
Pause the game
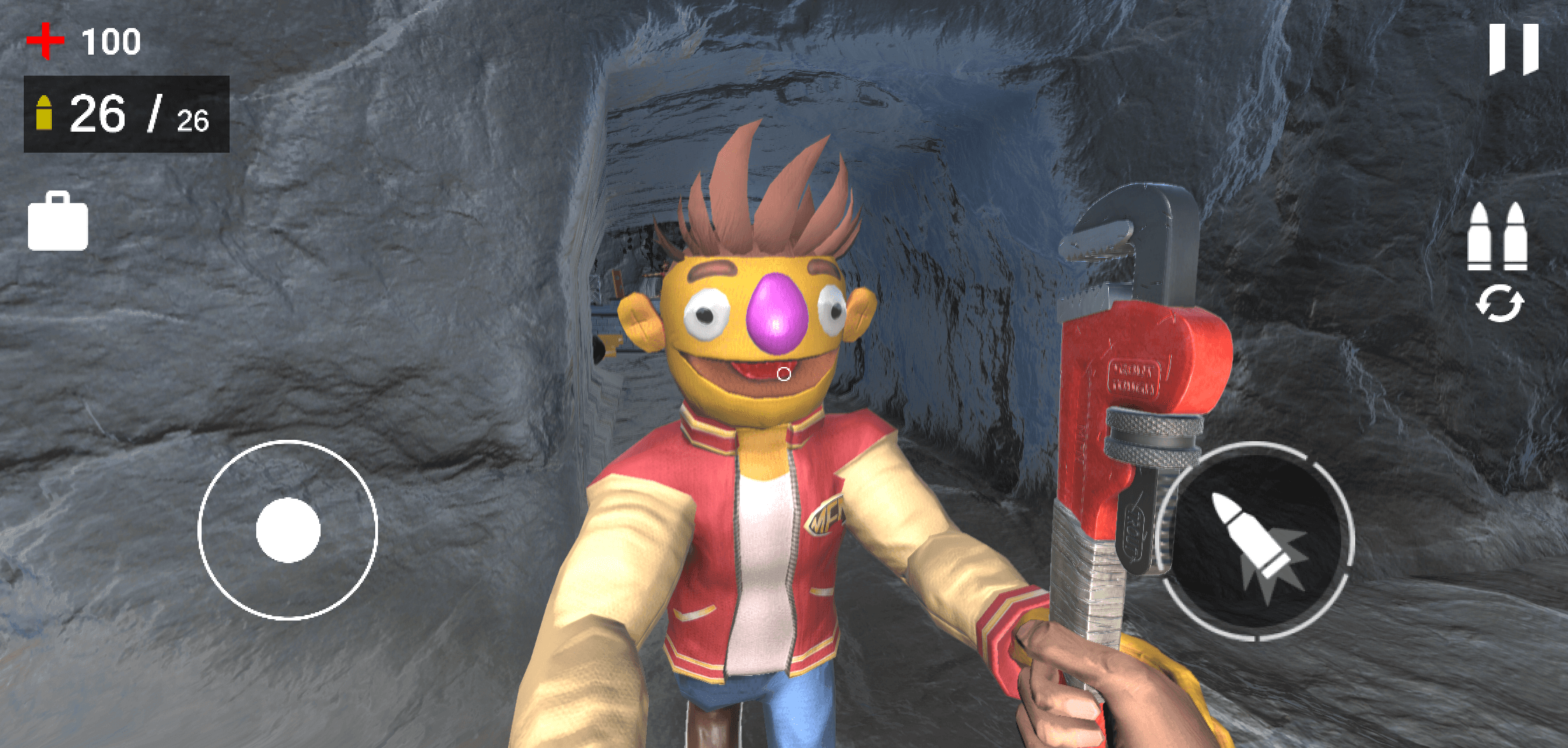(x=1513, y=49)
